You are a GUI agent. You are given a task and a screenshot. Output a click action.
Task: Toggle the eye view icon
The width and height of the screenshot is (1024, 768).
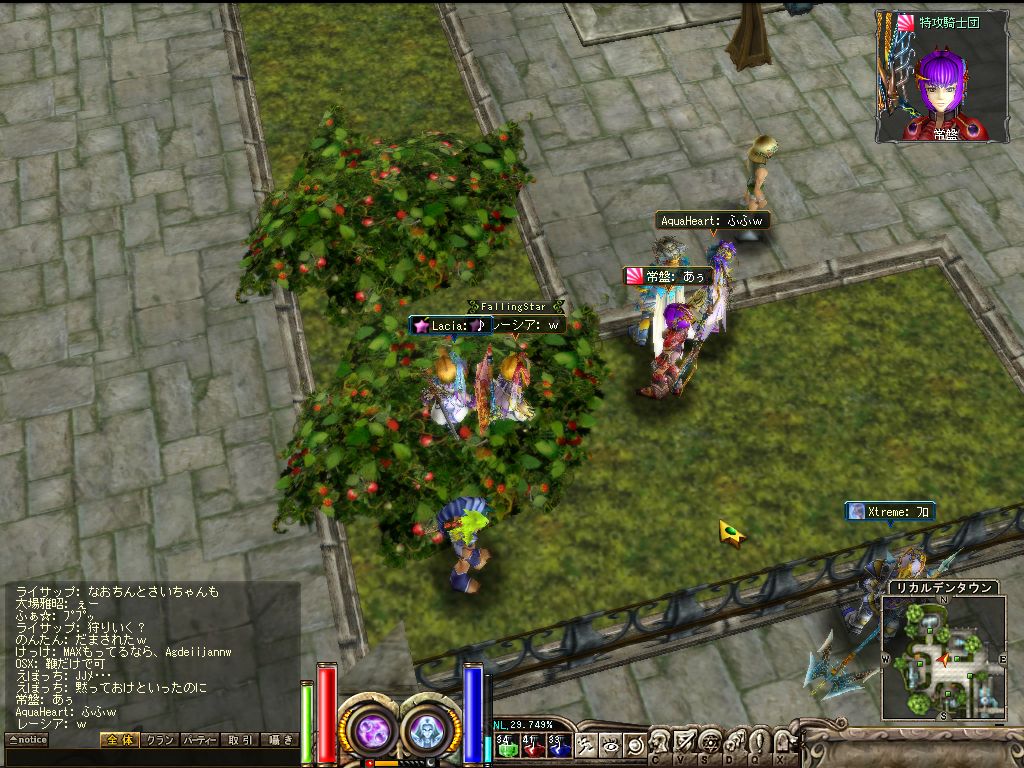click(610, 745)
